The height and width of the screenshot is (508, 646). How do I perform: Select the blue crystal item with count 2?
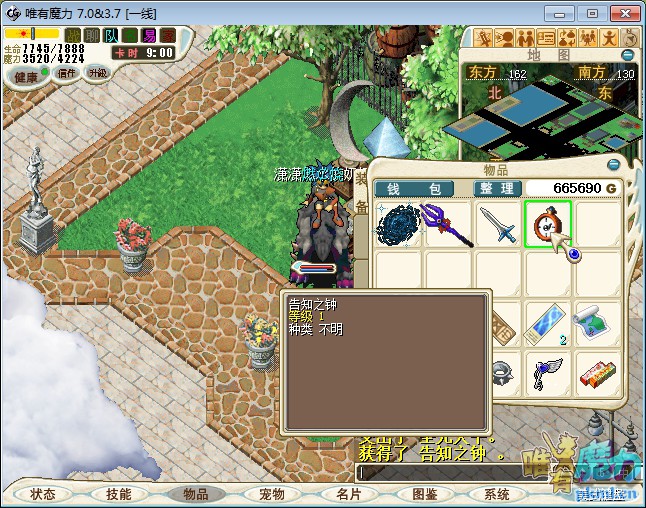pyautogui.click(x=547, y=325)
